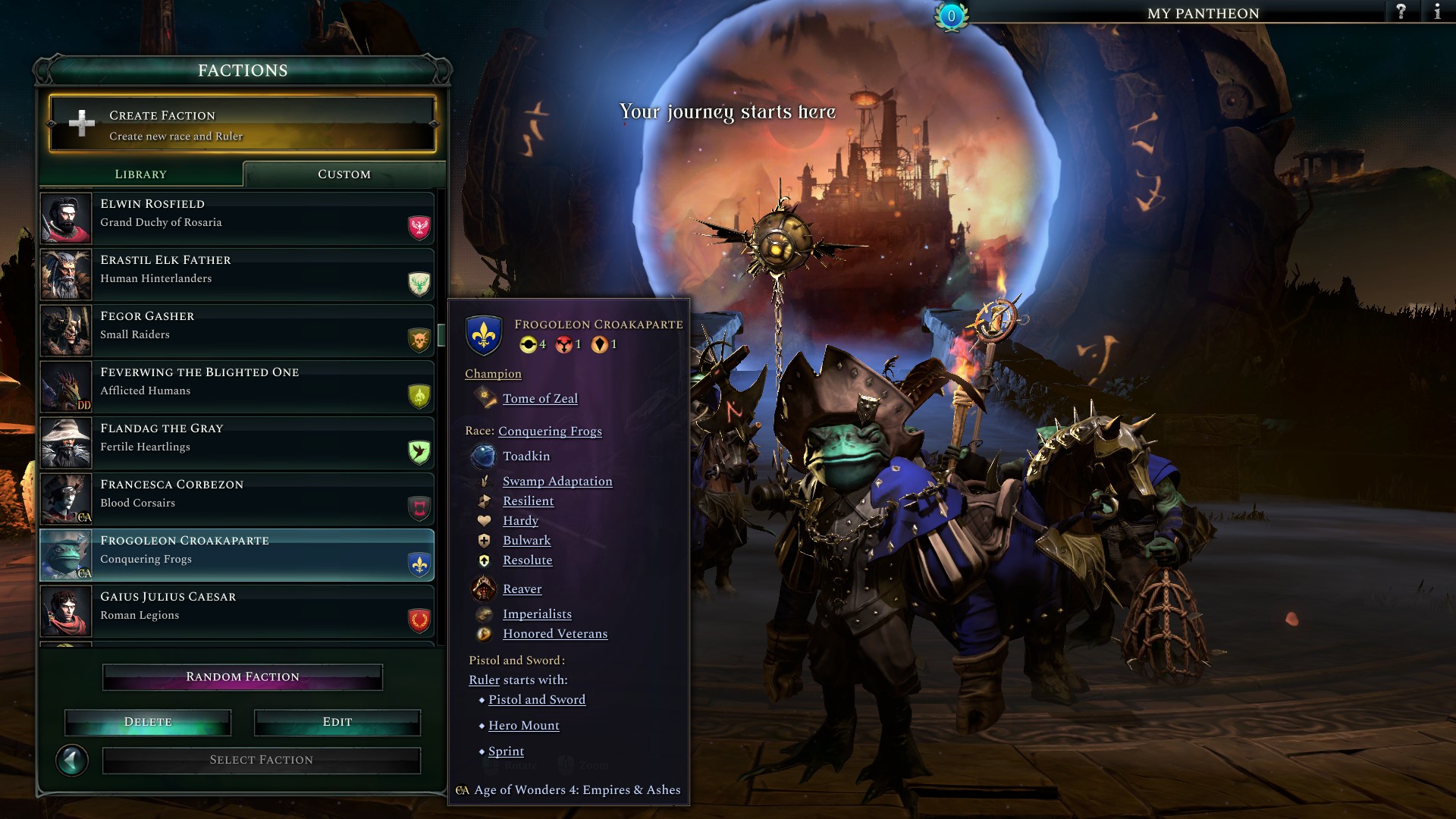Click Frogoleon Croakaparte's portrait thumbnail
This screenshot has width=1456, height=819.
point(65,554)
